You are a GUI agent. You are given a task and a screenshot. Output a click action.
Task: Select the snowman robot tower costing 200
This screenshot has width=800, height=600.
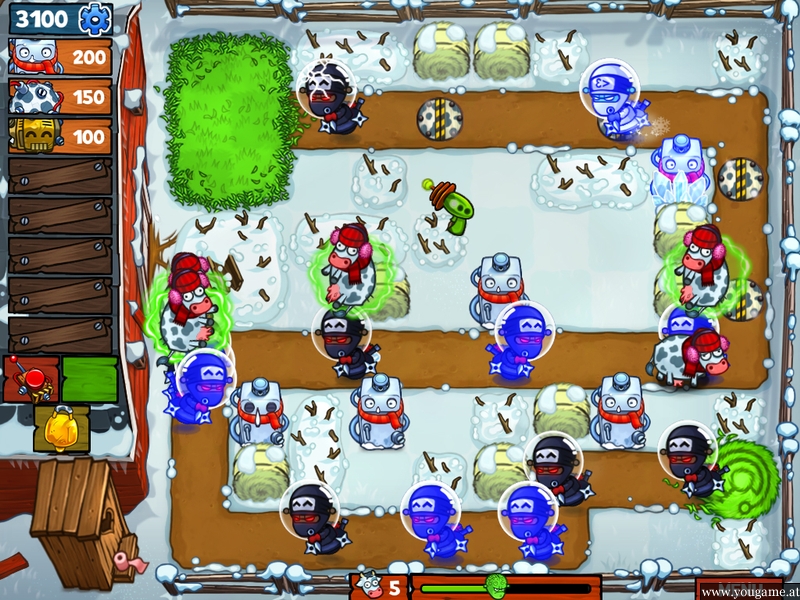pos(59,56)
